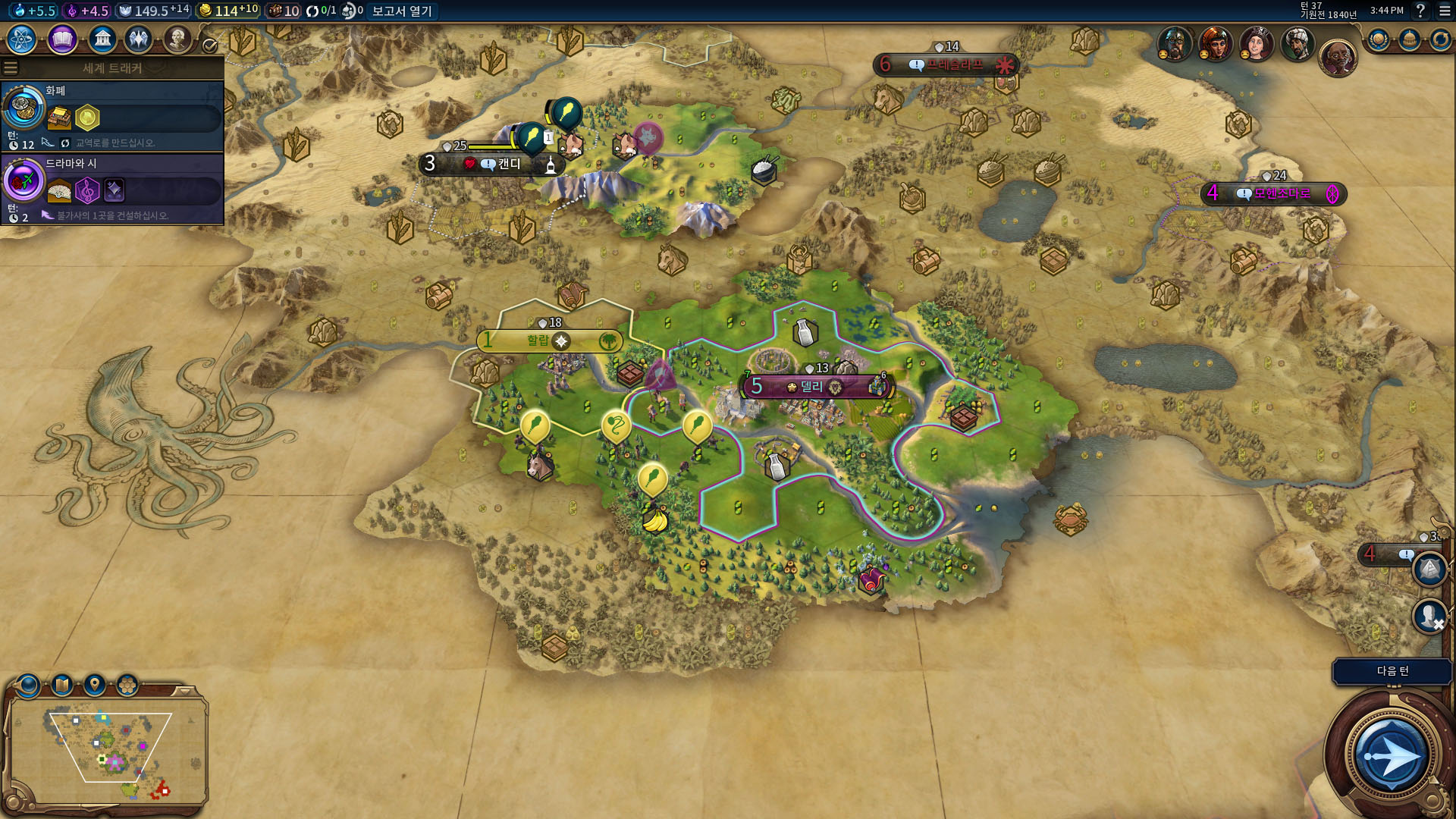Select the 드라마와 시 civic panel
This screenshot has width=1456, height=819.
tap(112, 189)
